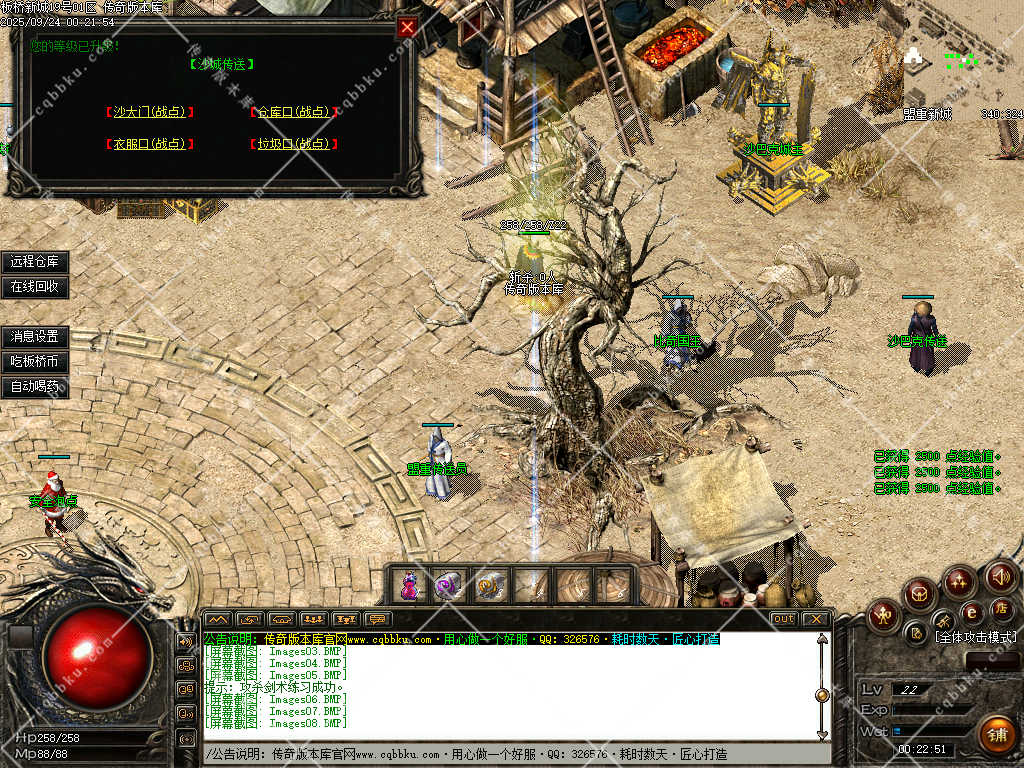Click the orange 铺 stall button
Screen dimensions: 1024x768
[995, 735]
